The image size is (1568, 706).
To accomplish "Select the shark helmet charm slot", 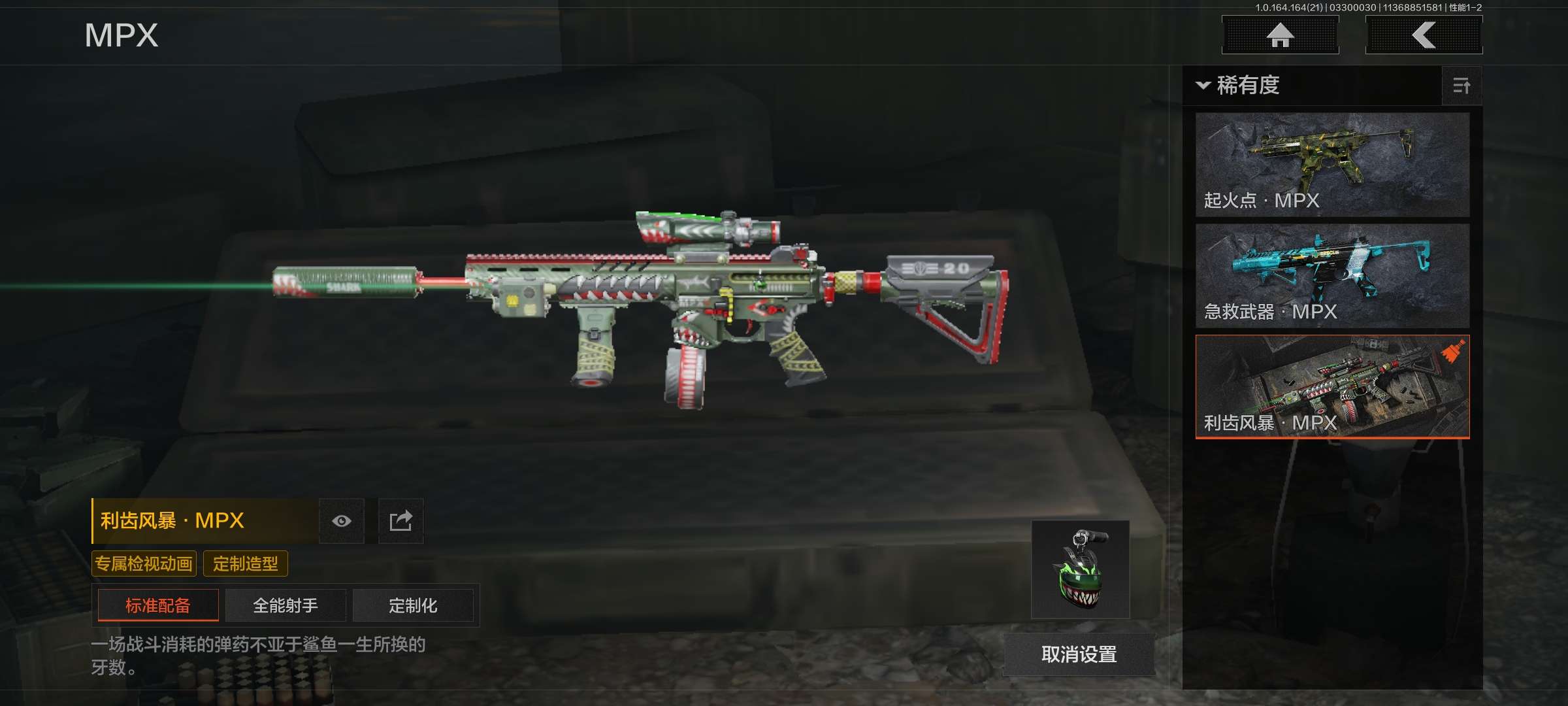I will tap(1080, 569).
